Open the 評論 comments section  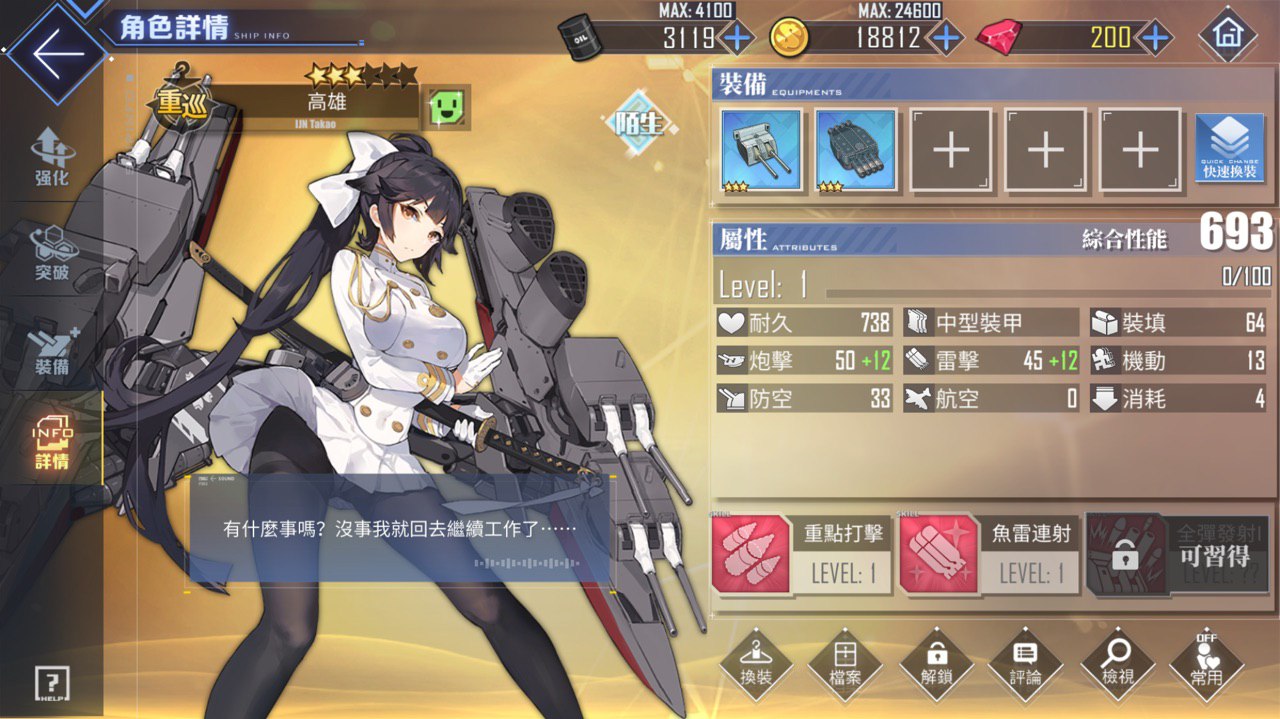coord(1025,663)
